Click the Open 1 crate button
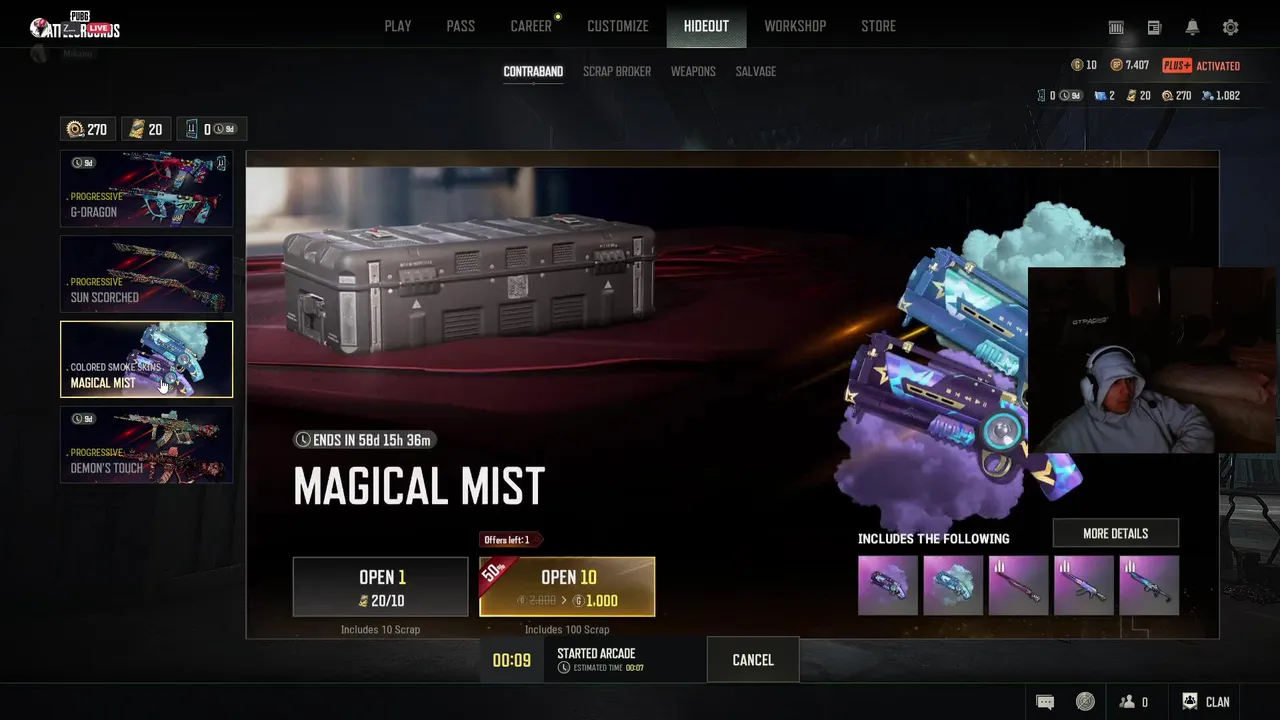 (380, 587)
